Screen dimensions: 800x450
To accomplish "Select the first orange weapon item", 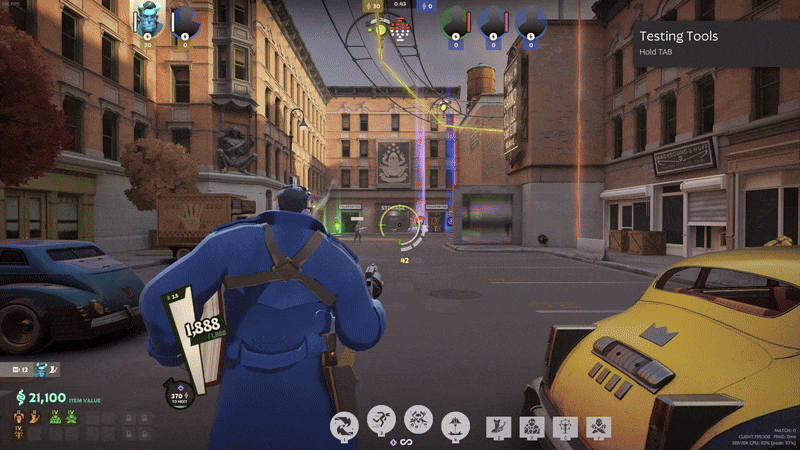I will (19, 418).
